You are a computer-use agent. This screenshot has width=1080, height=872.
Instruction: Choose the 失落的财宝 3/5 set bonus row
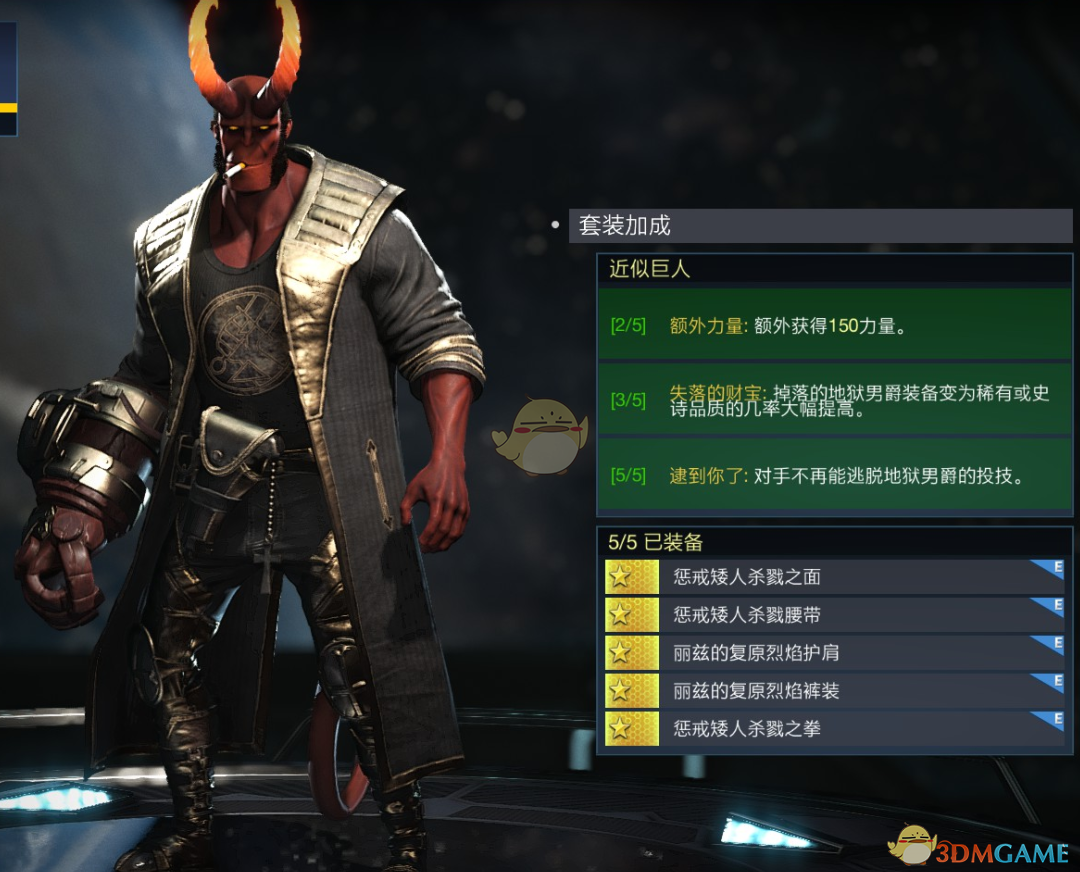834,400
